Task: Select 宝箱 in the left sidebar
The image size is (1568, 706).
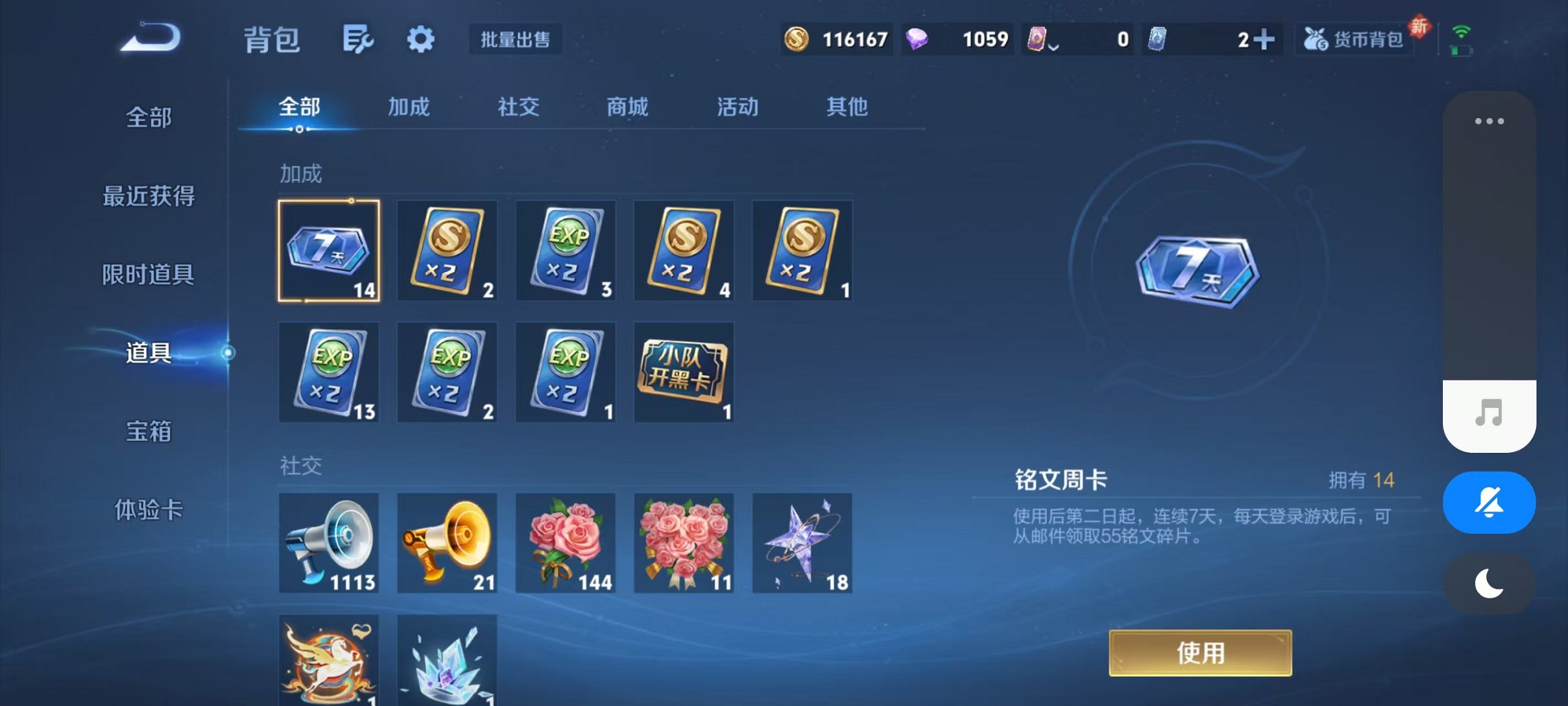Action: (149, 430)
